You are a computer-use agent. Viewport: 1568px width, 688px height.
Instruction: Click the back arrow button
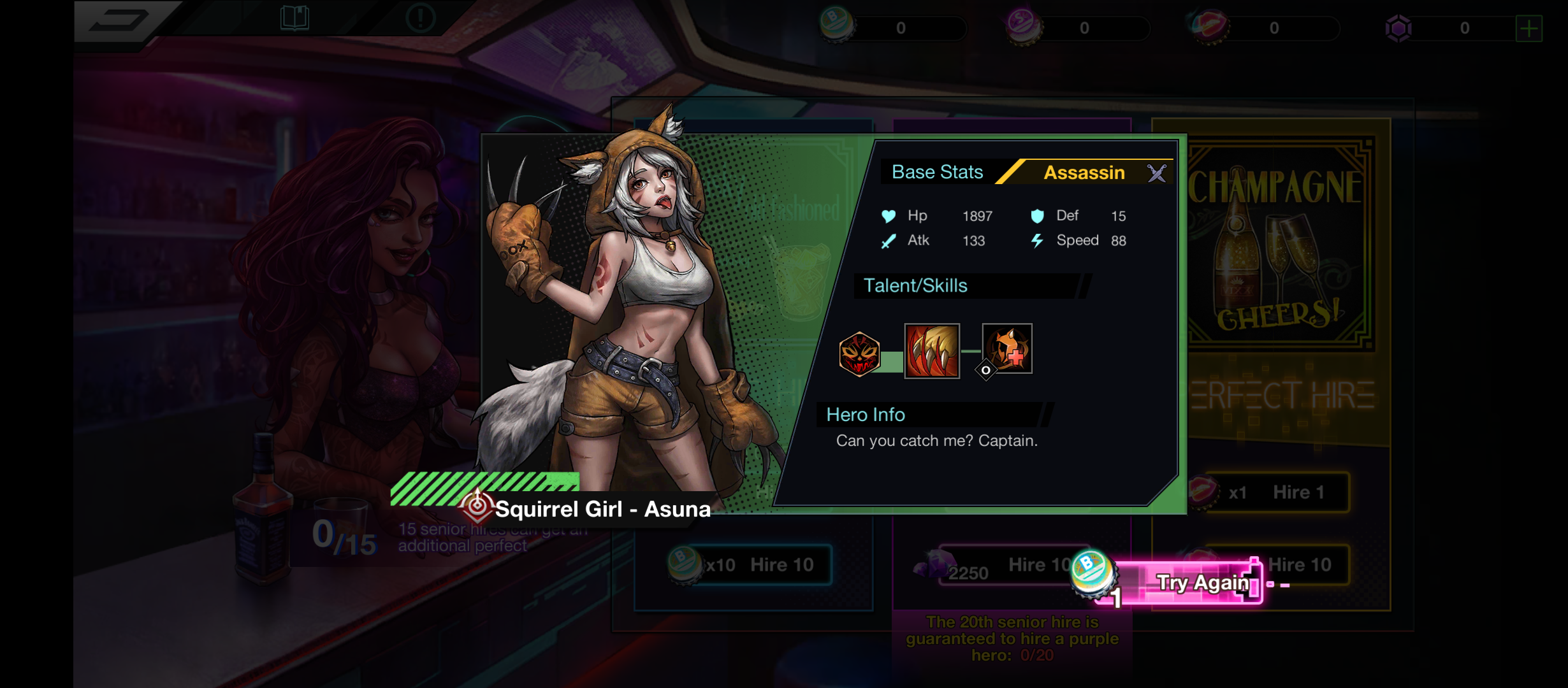(x=119, y=20)
